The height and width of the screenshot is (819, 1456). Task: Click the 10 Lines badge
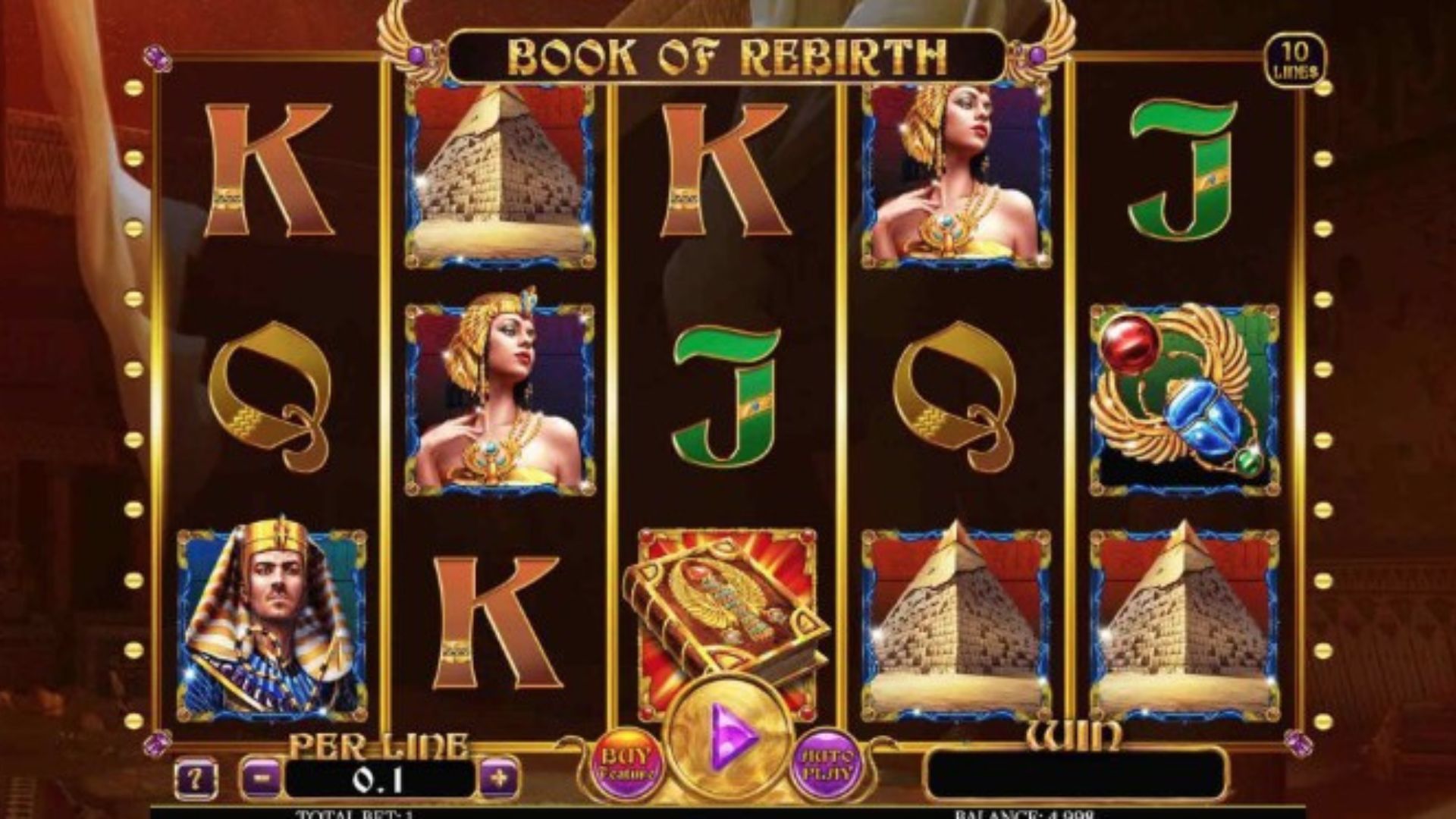(x=1294, y=61)
